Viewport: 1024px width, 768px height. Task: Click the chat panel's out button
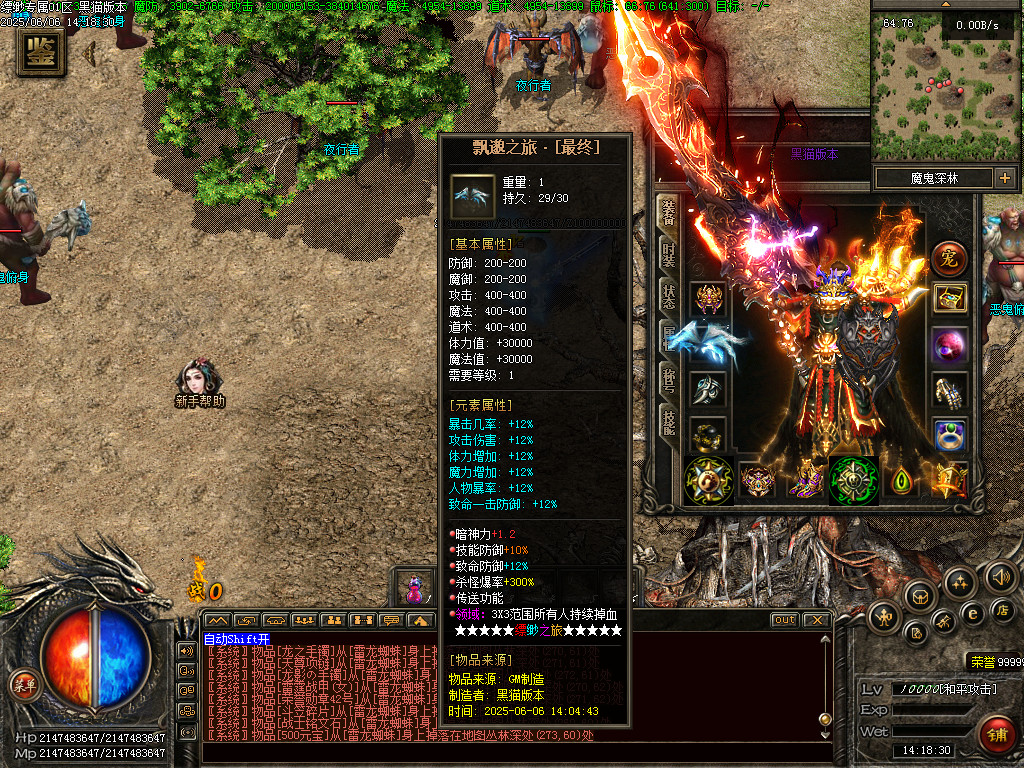tap(784, 620)
